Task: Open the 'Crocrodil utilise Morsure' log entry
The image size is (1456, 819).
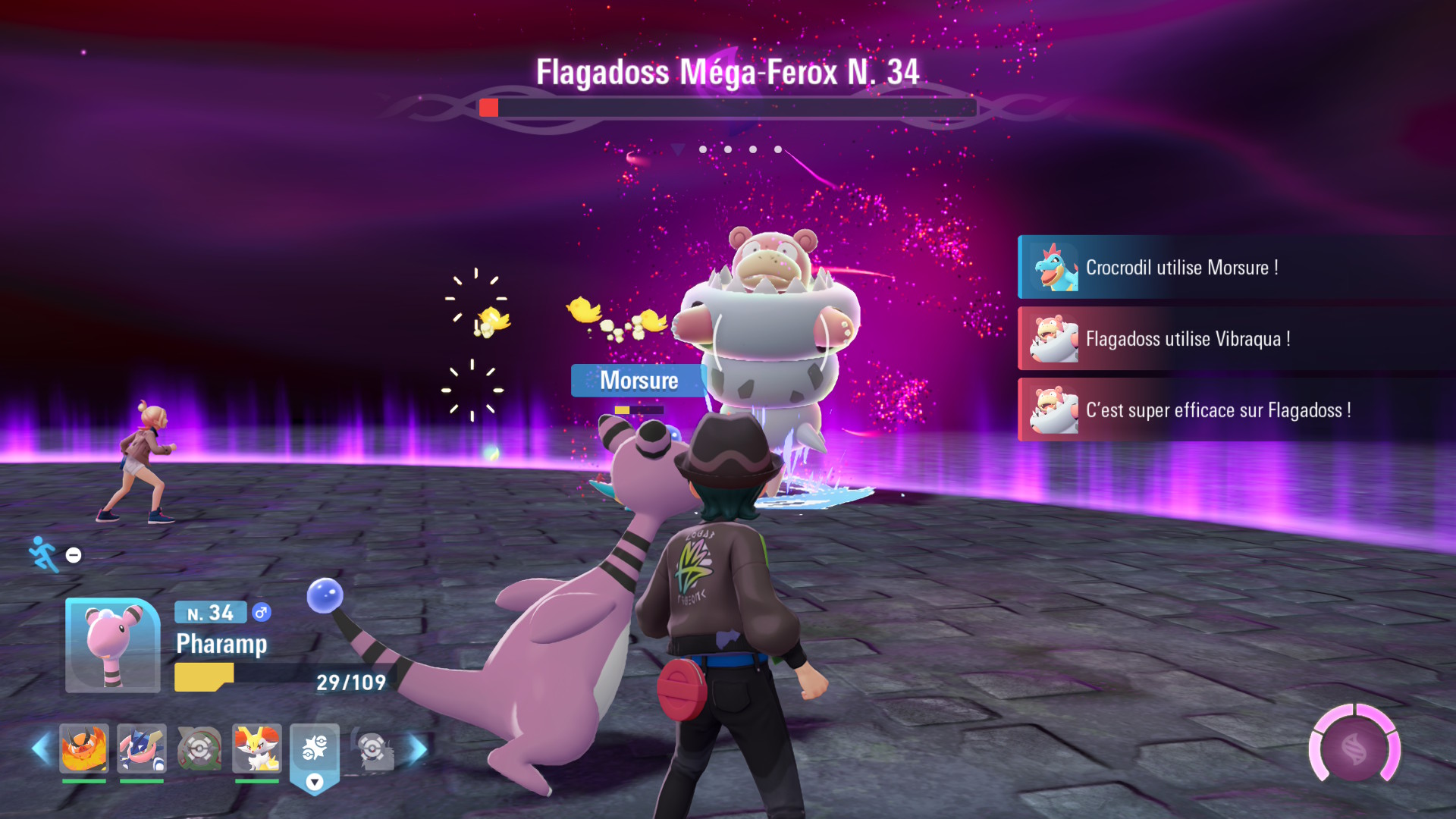Action: pyautogui.click(x=1236, y=268)
